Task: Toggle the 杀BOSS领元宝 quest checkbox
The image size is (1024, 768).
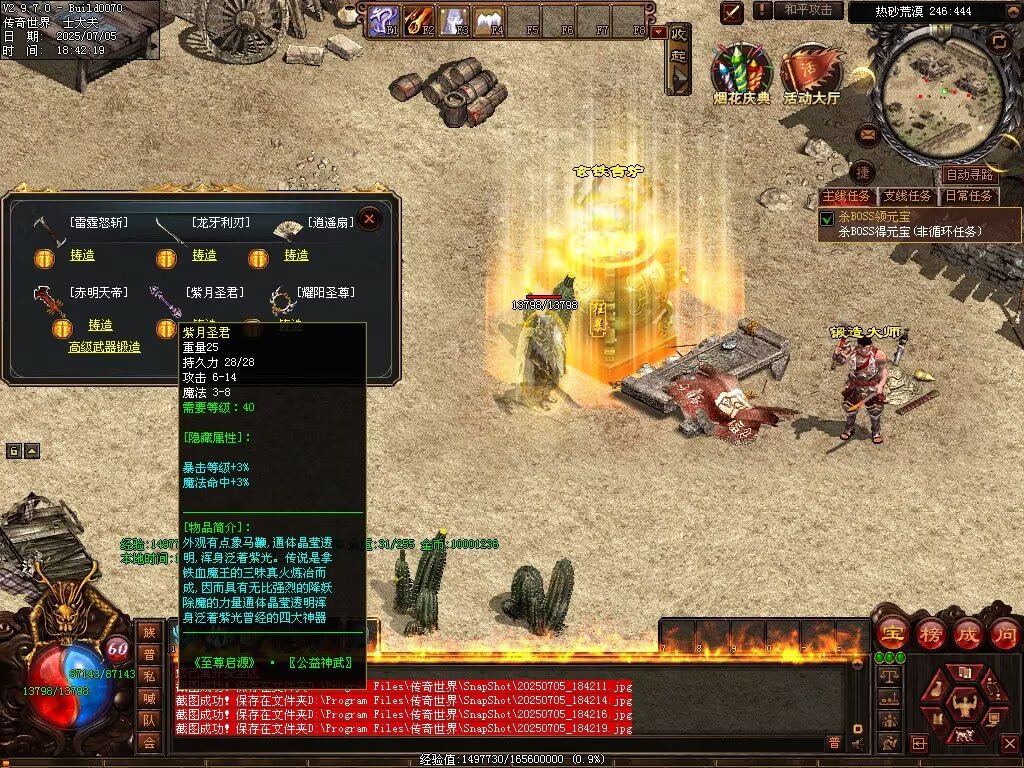Action: click(827, 218)
